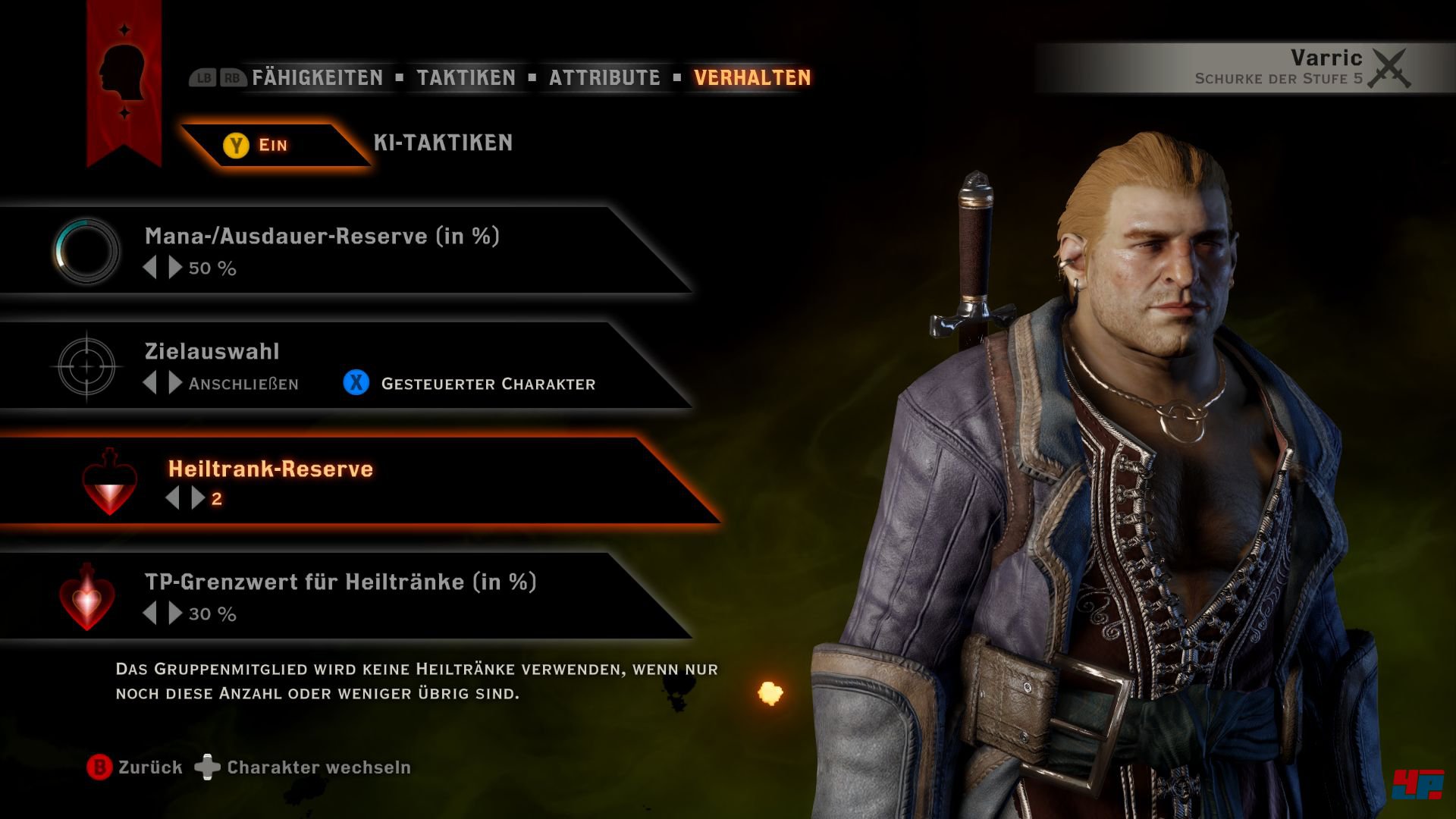Viewport: 1456px width, 819px height.
Task: Set Zielauswahl to Gesteuerter Charakter
Action: [470, 384]
